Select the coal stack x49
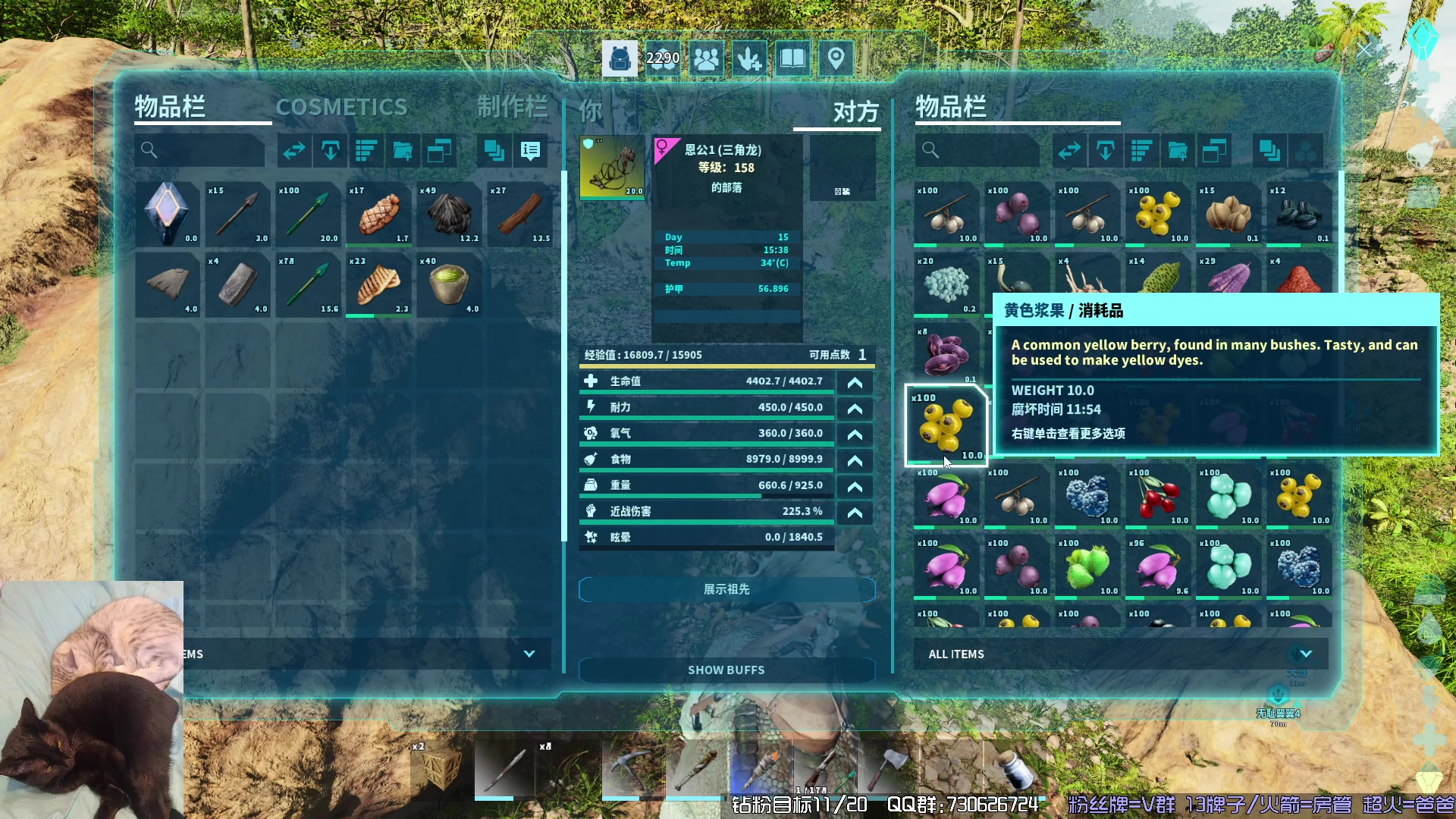 click(449, 214)
